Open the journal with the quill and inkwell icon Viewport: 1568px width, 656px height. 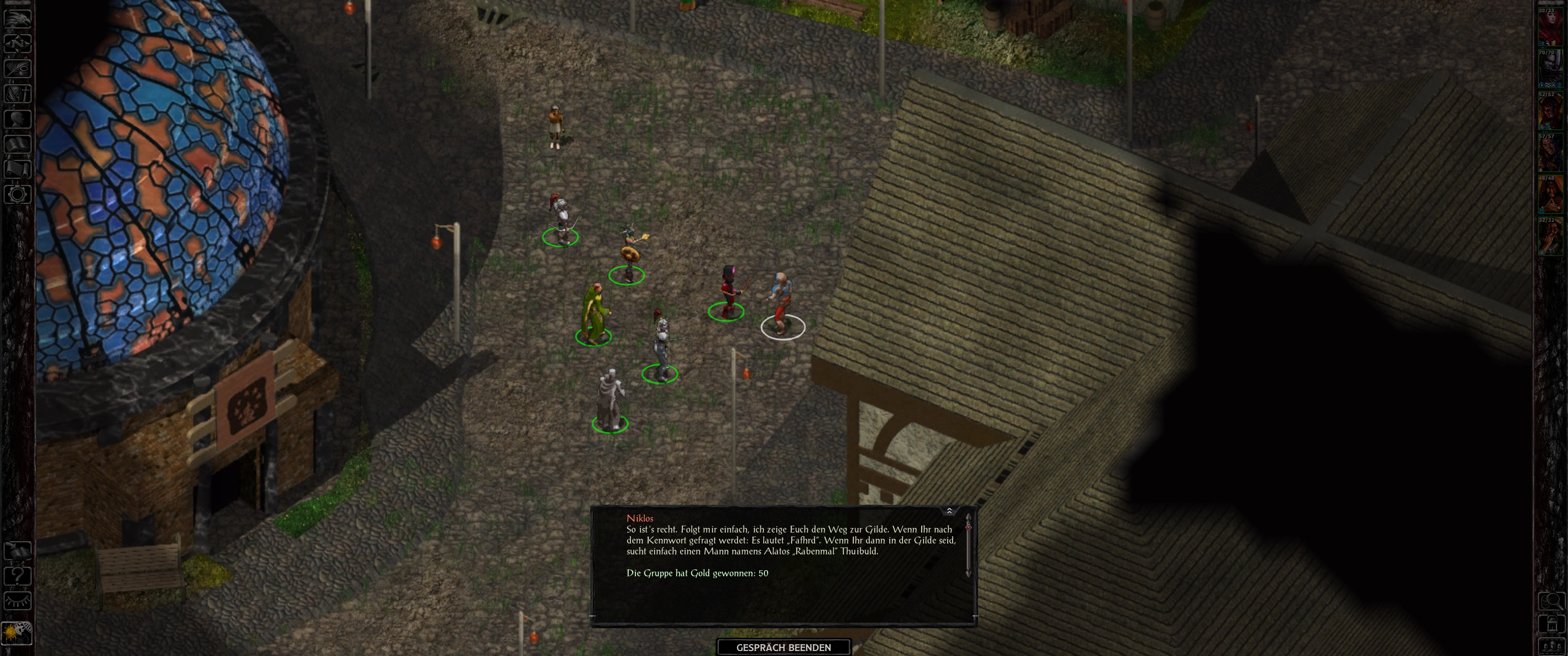[18, 68]
